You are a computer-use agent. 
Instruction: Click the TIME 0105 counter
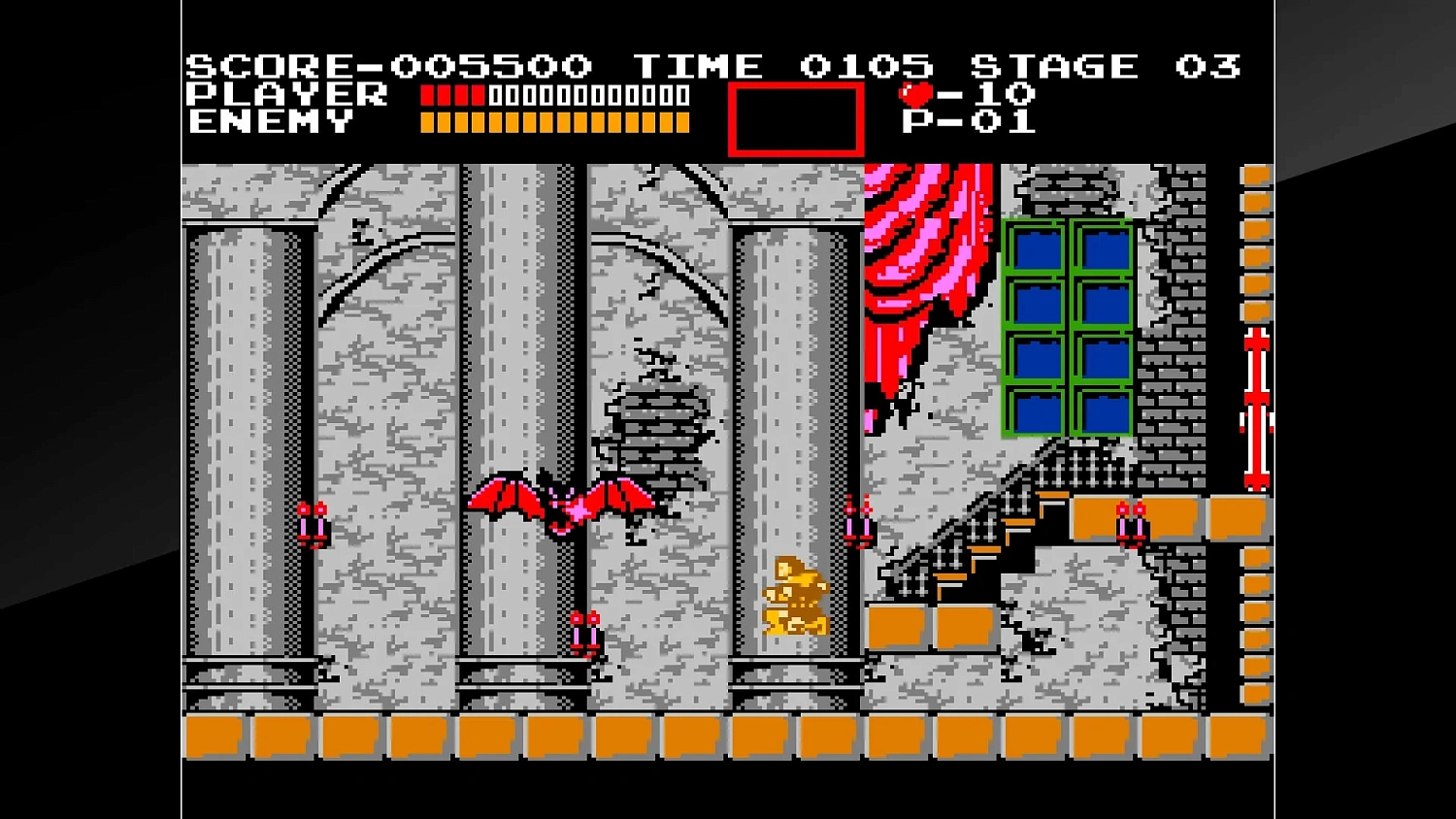click(781, 64)
